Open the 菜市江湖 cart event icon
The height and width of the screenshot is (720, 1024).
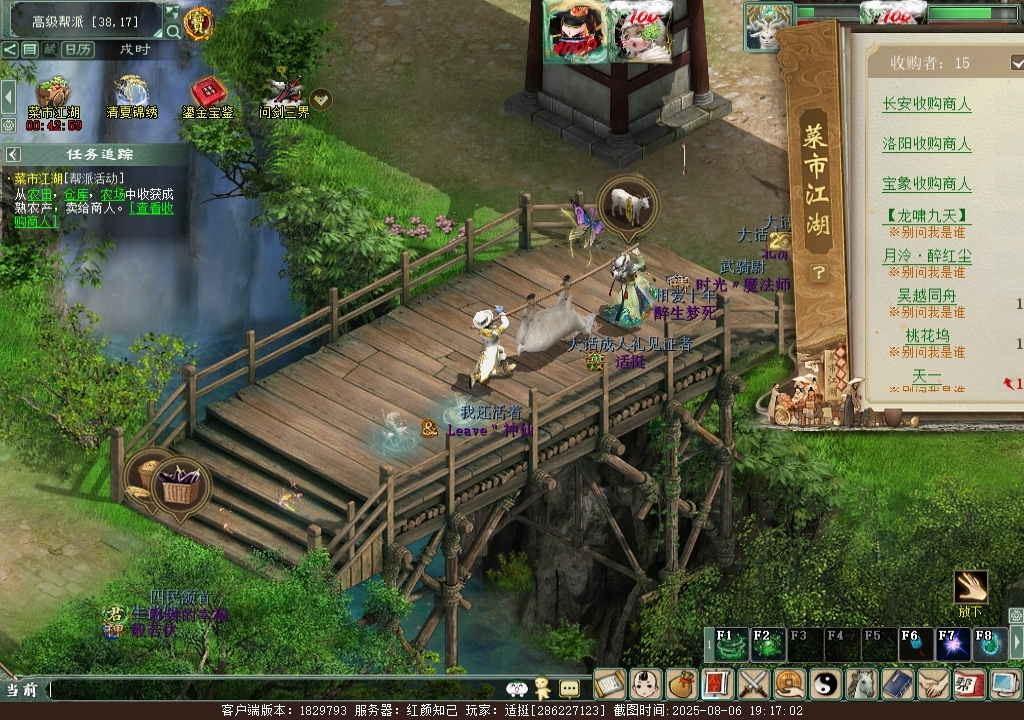[x=53, y=94]
